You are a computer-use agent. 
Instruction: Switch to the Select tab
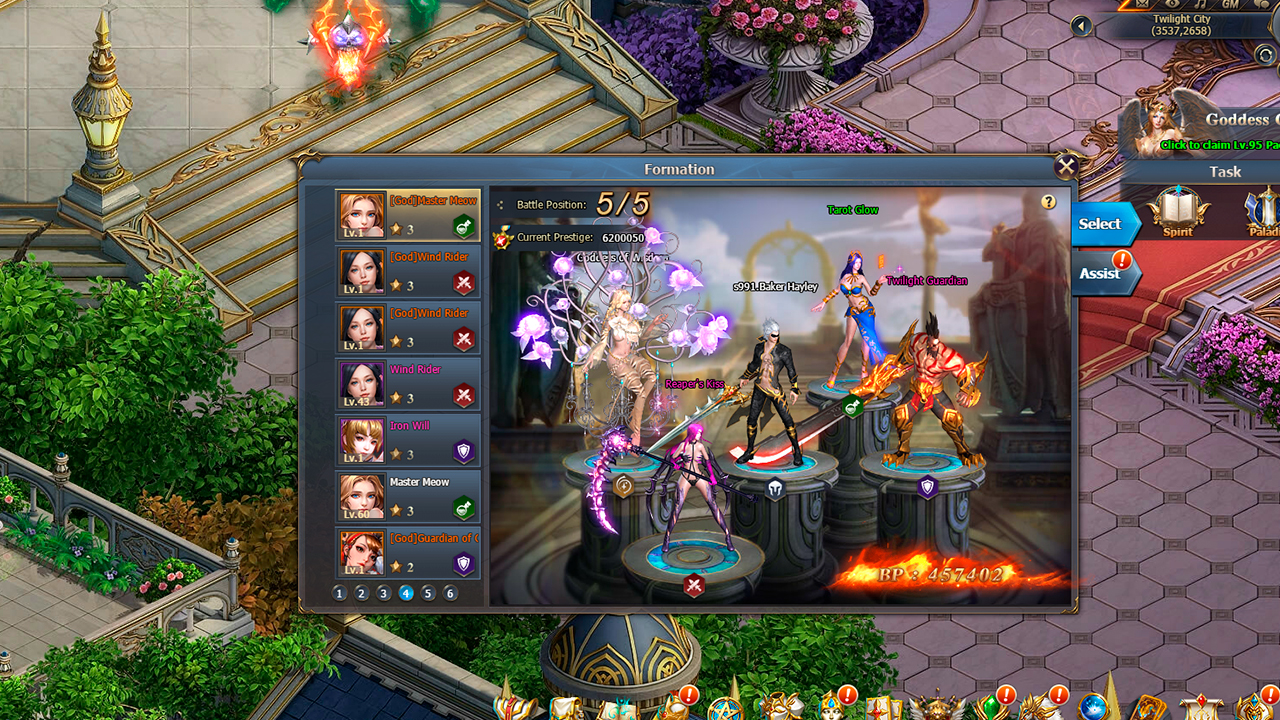pyautogui.click(x=1100, y=223)
